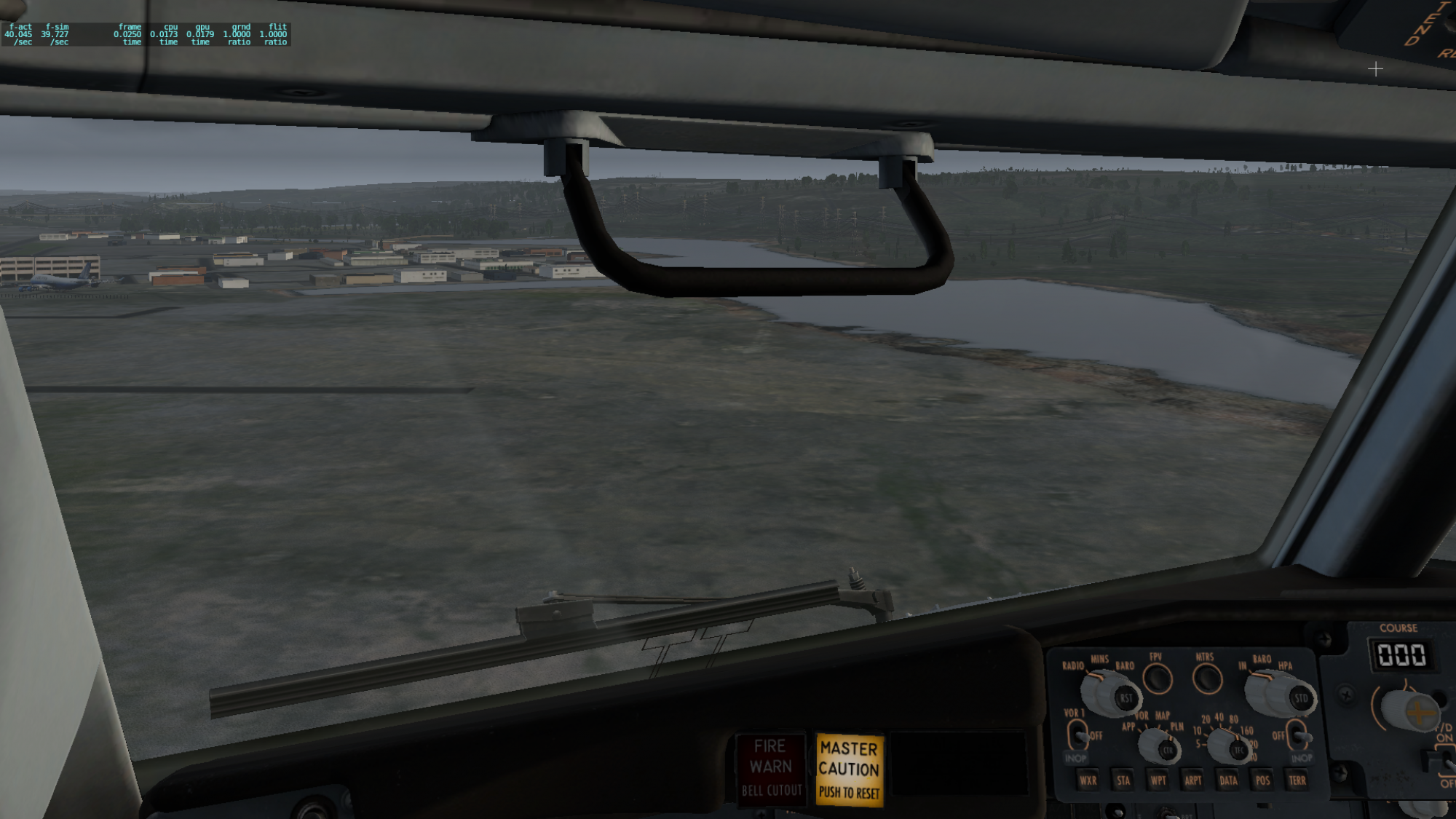Silence the Fire Warn bell cutout
This screenshot has height=819, width=1456.
(771, 768)
